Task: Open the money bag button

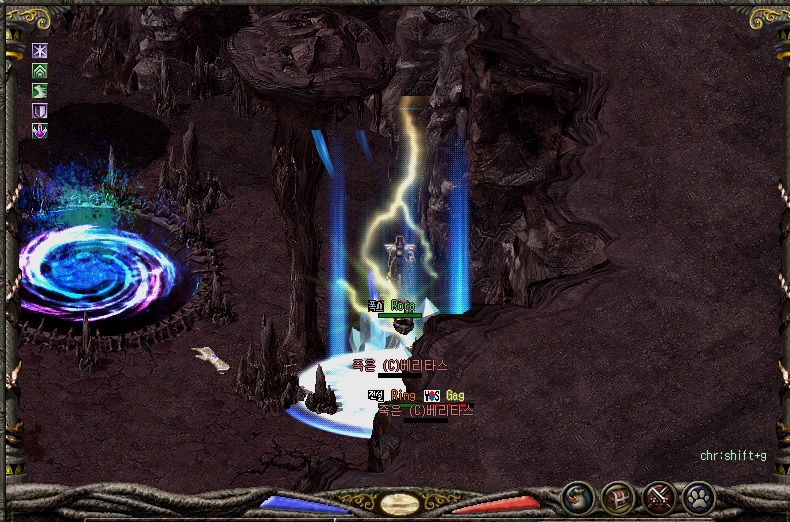Action: [576, 496]
